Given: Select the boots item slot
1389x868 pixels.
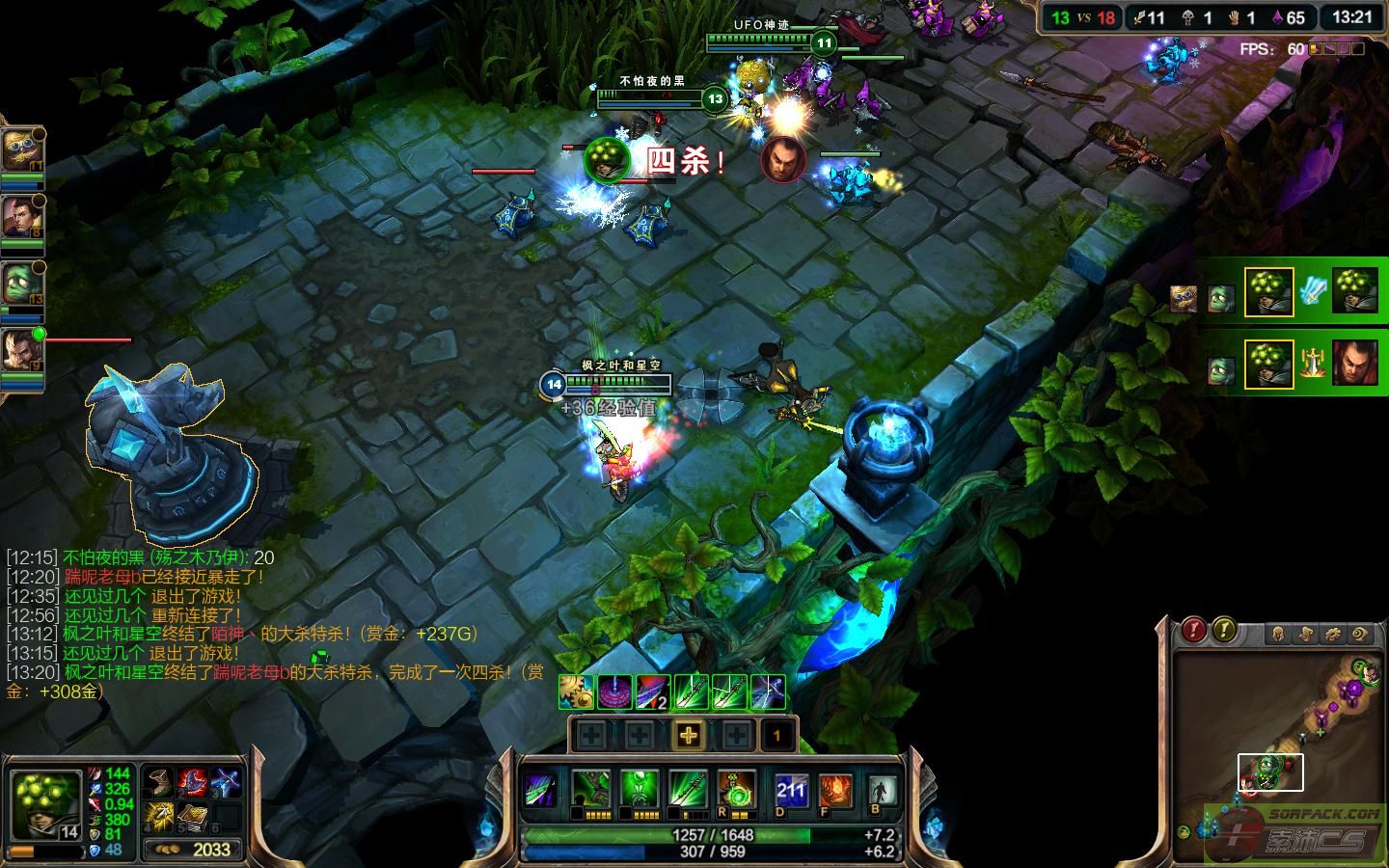Looking at the screenshot, I should [x=159, y=783].
